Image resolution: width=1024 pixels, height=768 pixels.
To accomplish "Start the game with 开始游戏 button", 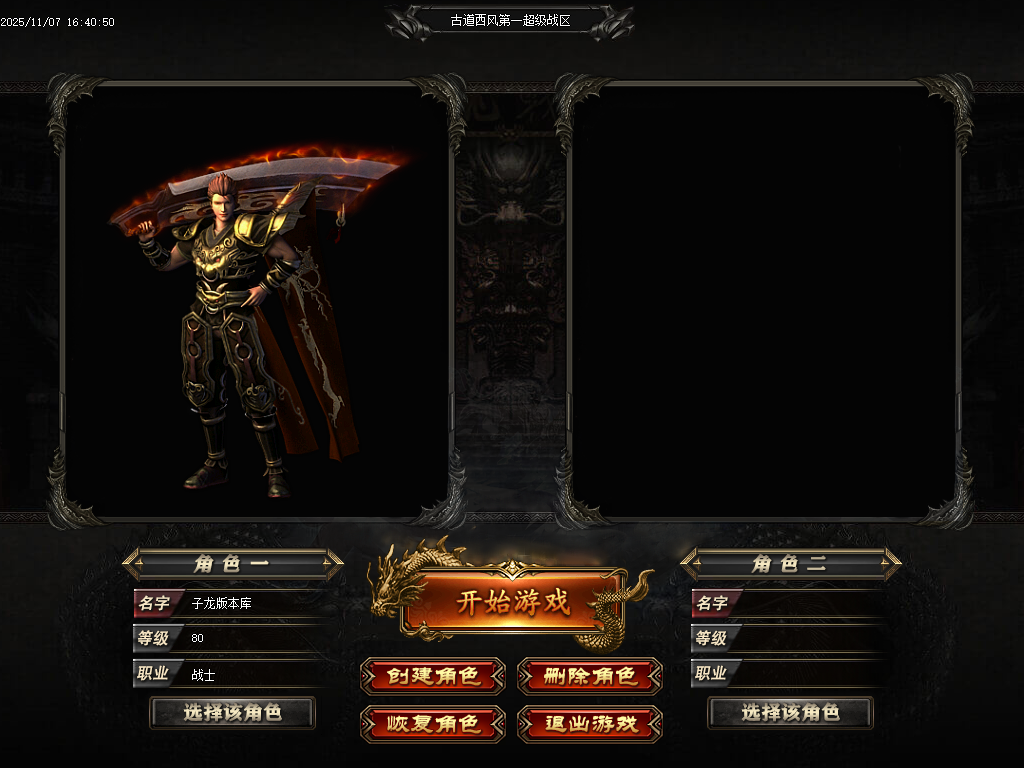I will pyautogui.click(x=512, y=602).
